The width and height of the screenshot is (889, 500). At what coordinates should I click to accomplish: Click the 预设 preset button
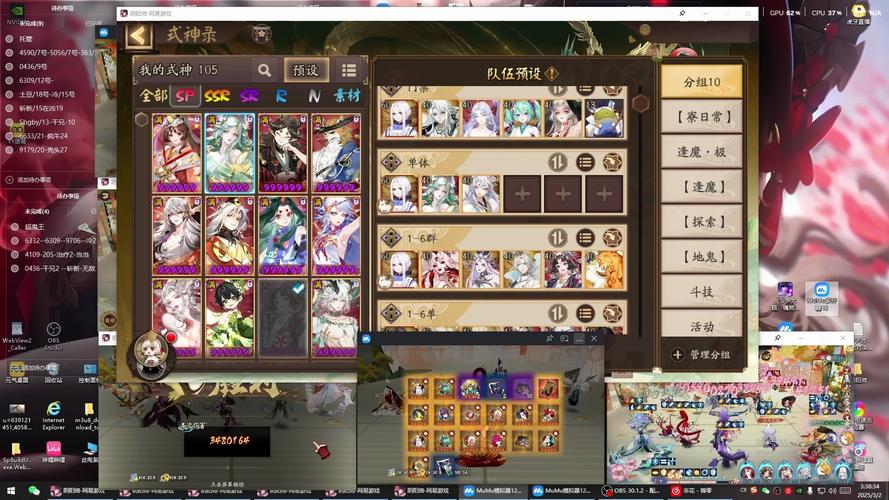[x=305, y=70]
